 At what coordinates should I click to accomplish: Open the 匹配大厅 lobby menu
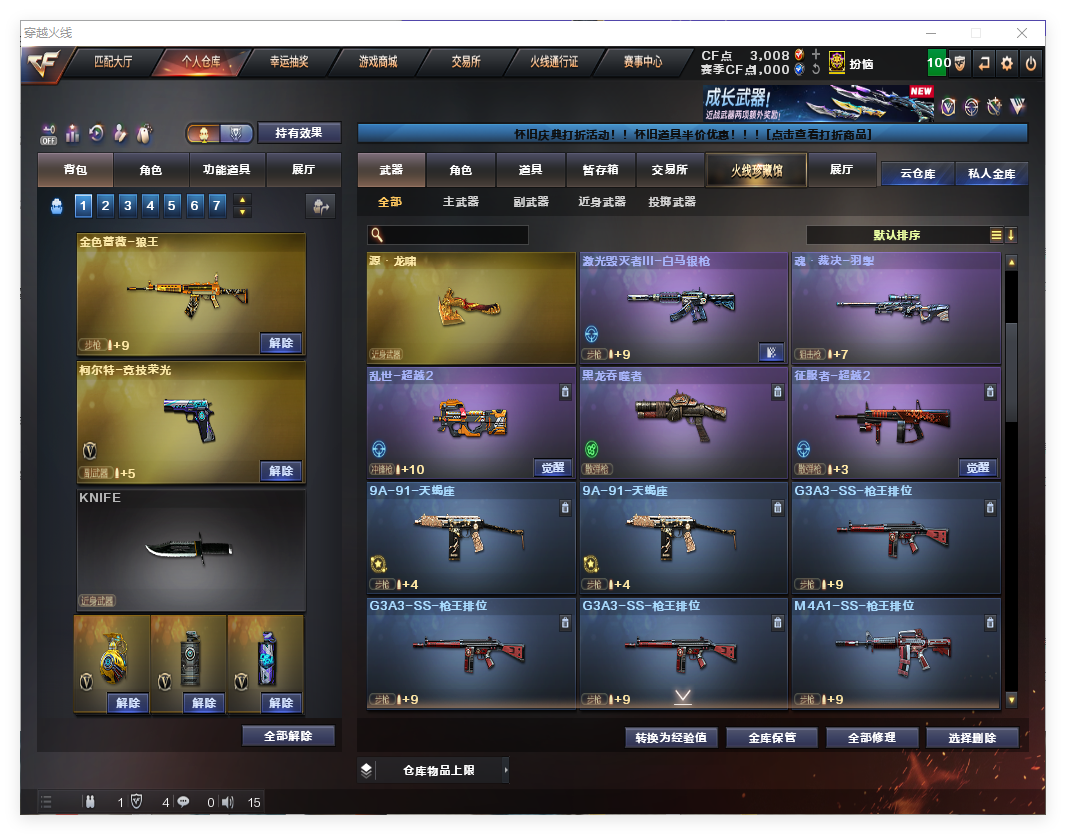point(112,62)
